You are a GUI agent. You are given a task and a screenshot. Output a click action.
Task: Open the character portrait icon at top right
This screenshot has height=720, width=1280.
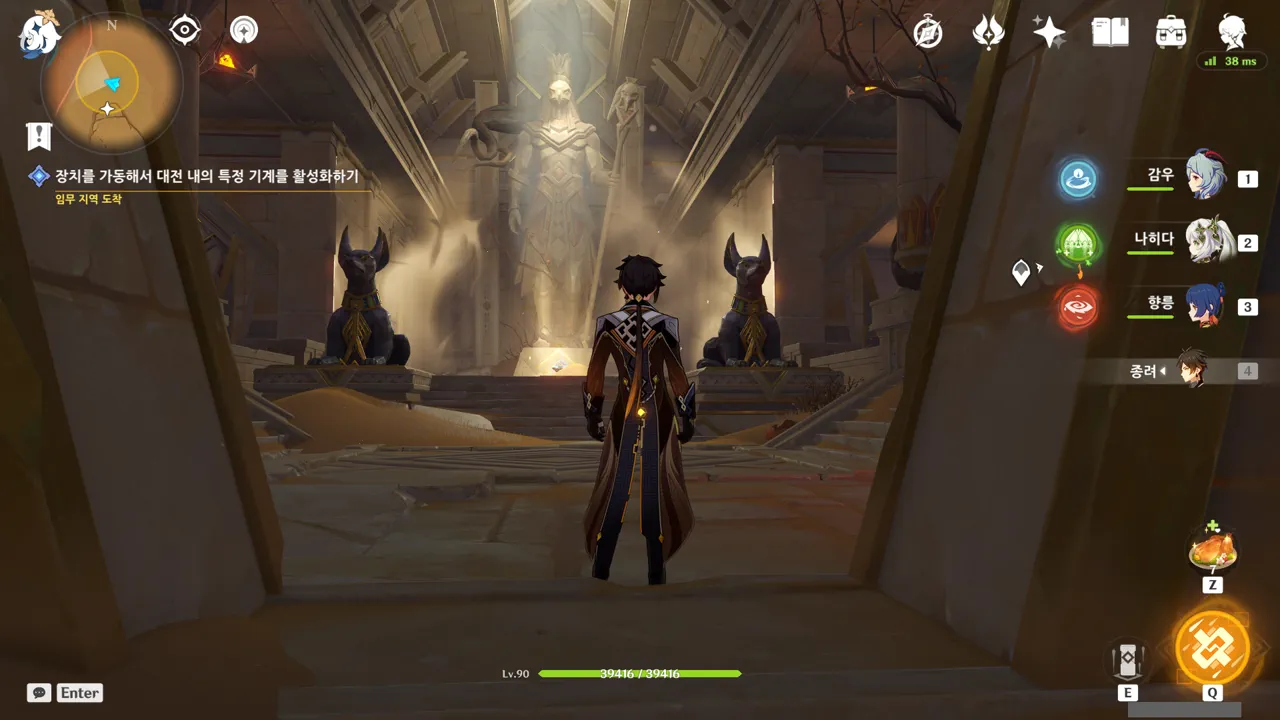click(x=1232, y=33)
